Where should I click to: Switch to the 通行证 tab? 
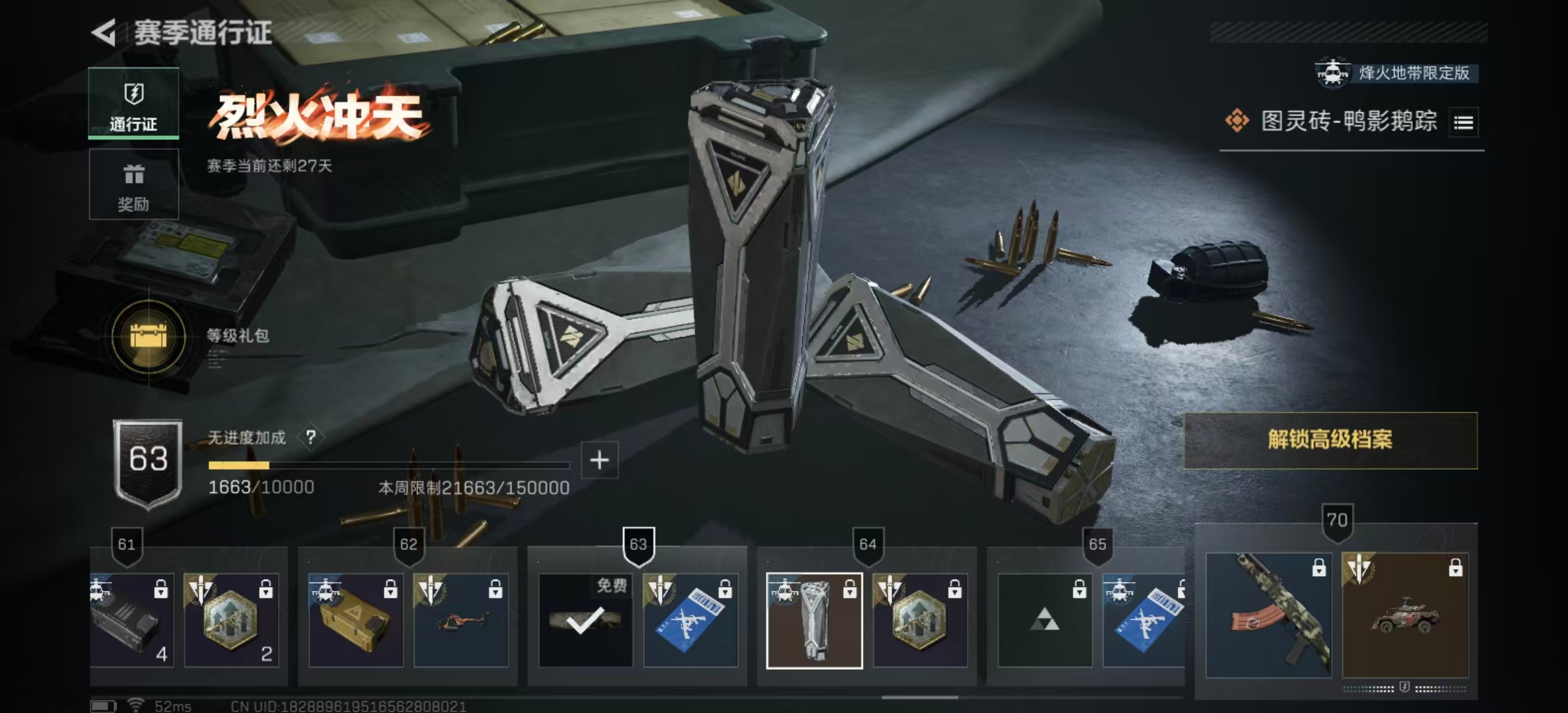click(x=133, y=104)
